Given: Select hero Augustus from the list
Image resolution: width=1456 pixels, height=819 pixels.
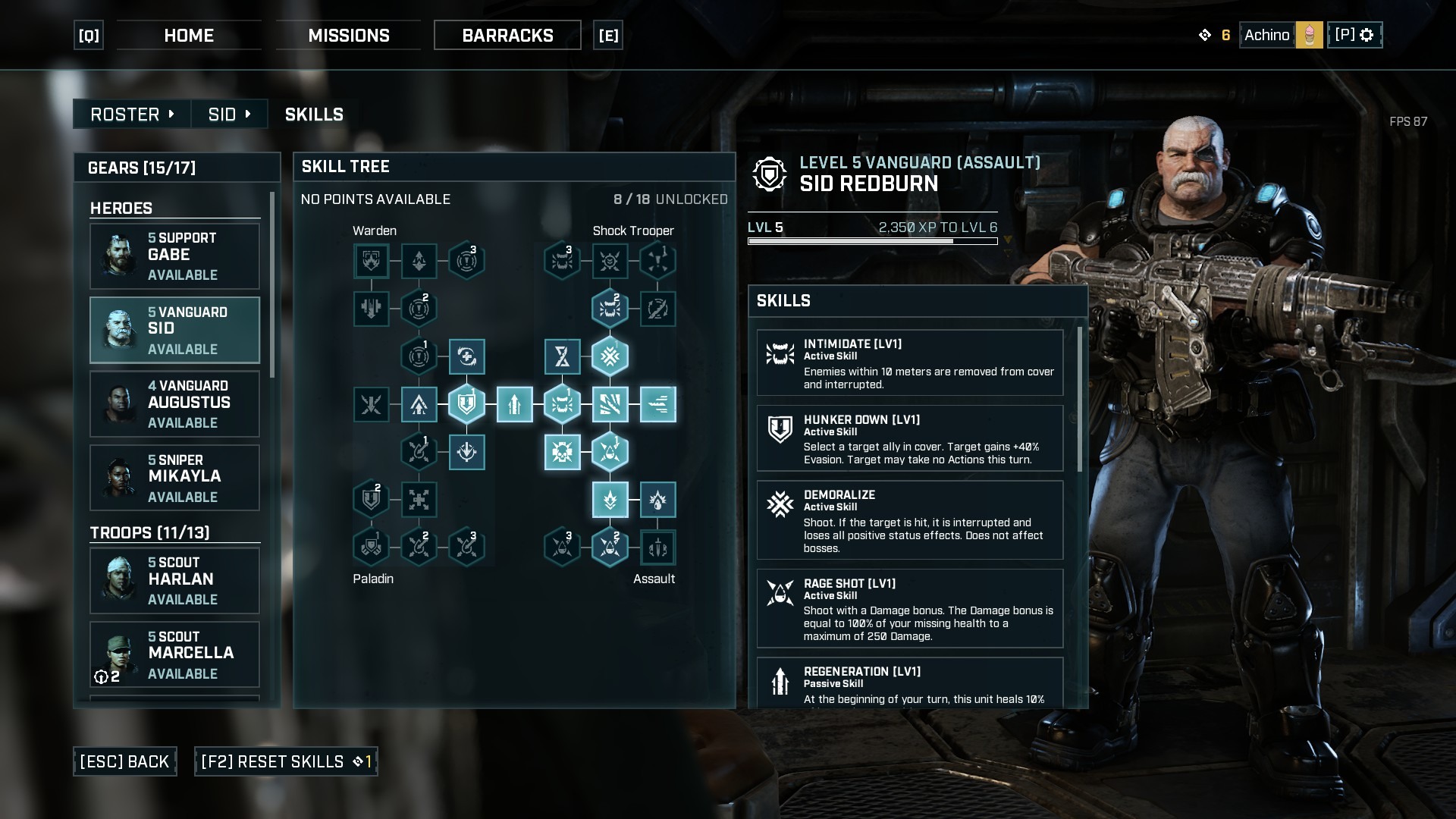Looking at the screenshot, I should coord(174,404).
